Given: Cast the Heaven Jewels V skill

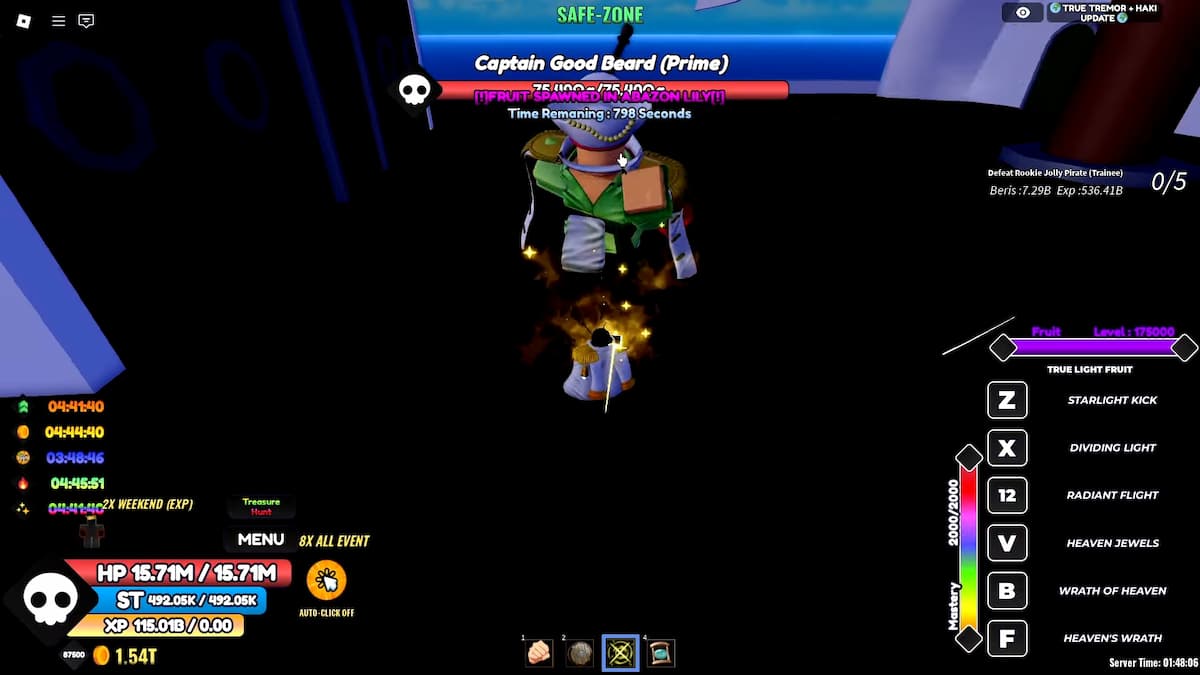Looking at the screenshot, I should (x=1007, y=543).
